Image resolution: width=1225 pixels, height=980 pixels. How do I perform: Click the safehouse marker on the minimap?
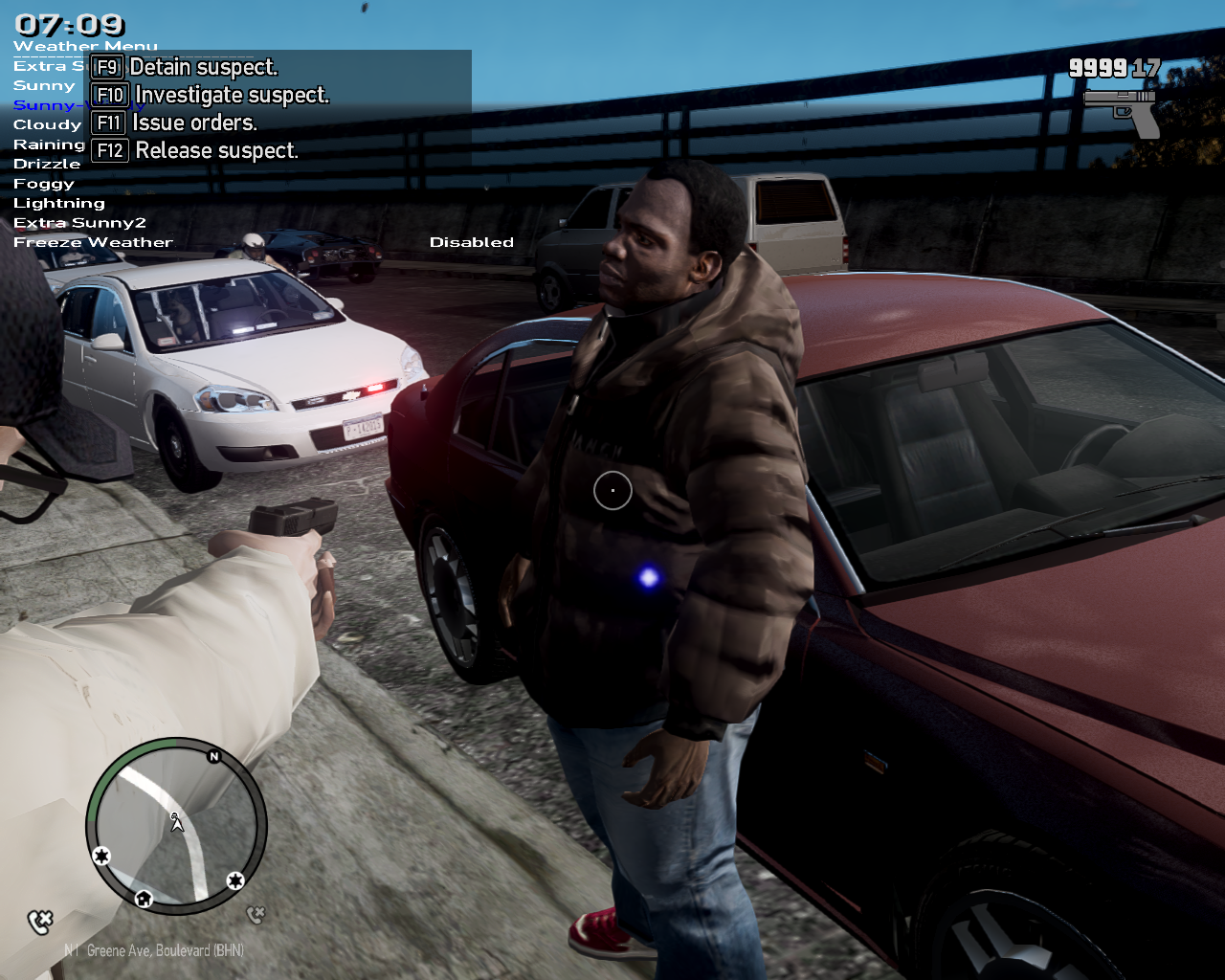(x=144, y=898)
